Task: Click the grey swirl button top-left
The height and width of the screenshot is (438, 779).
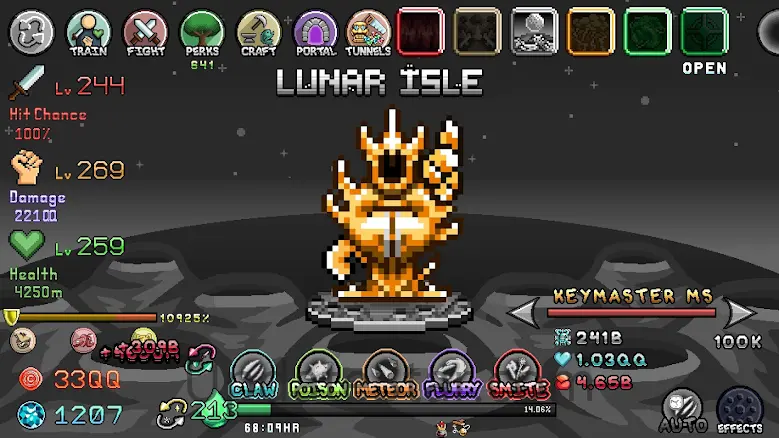Action: tap(30, 32)
